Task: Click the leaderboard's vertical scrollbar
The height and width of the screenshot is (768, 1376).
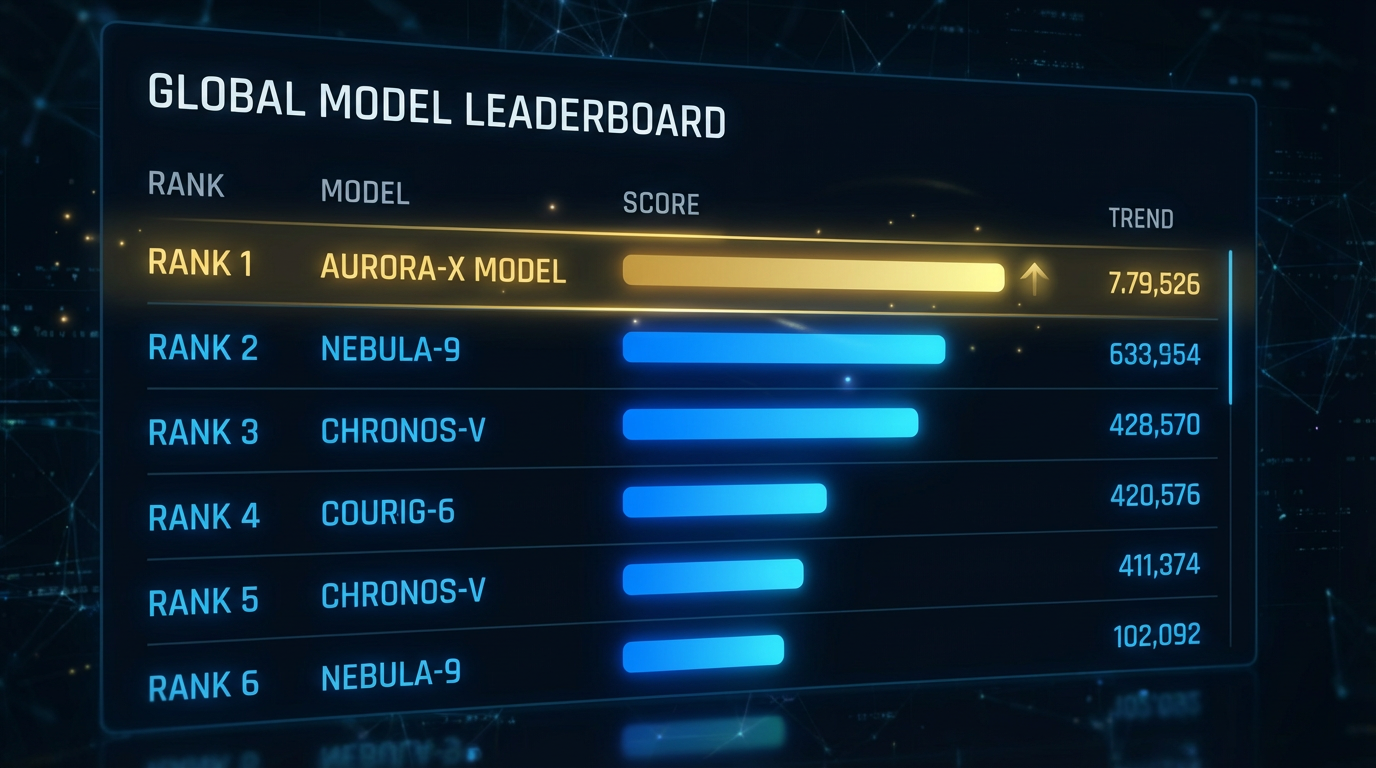Action: (1230, 328)
